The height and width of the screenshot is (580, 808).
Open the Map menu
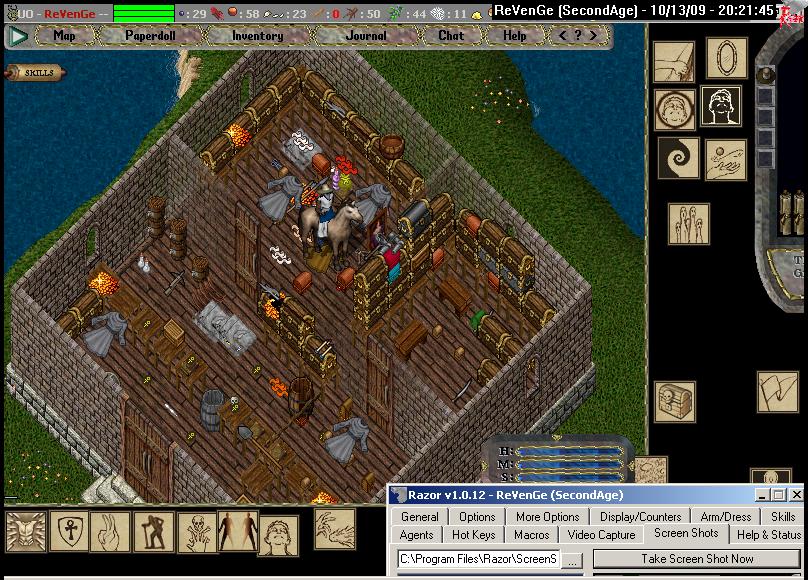click(x=64, y=36)
